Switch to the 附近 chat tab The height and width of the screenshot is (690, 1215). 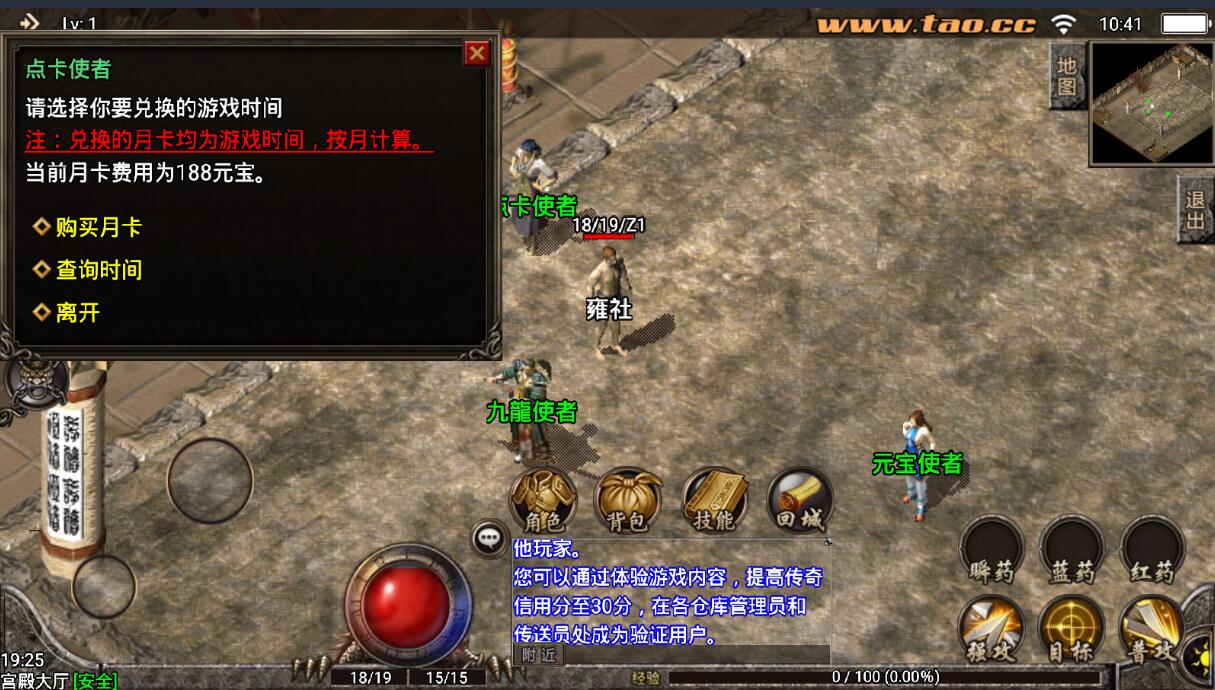[x=539, y=655]
